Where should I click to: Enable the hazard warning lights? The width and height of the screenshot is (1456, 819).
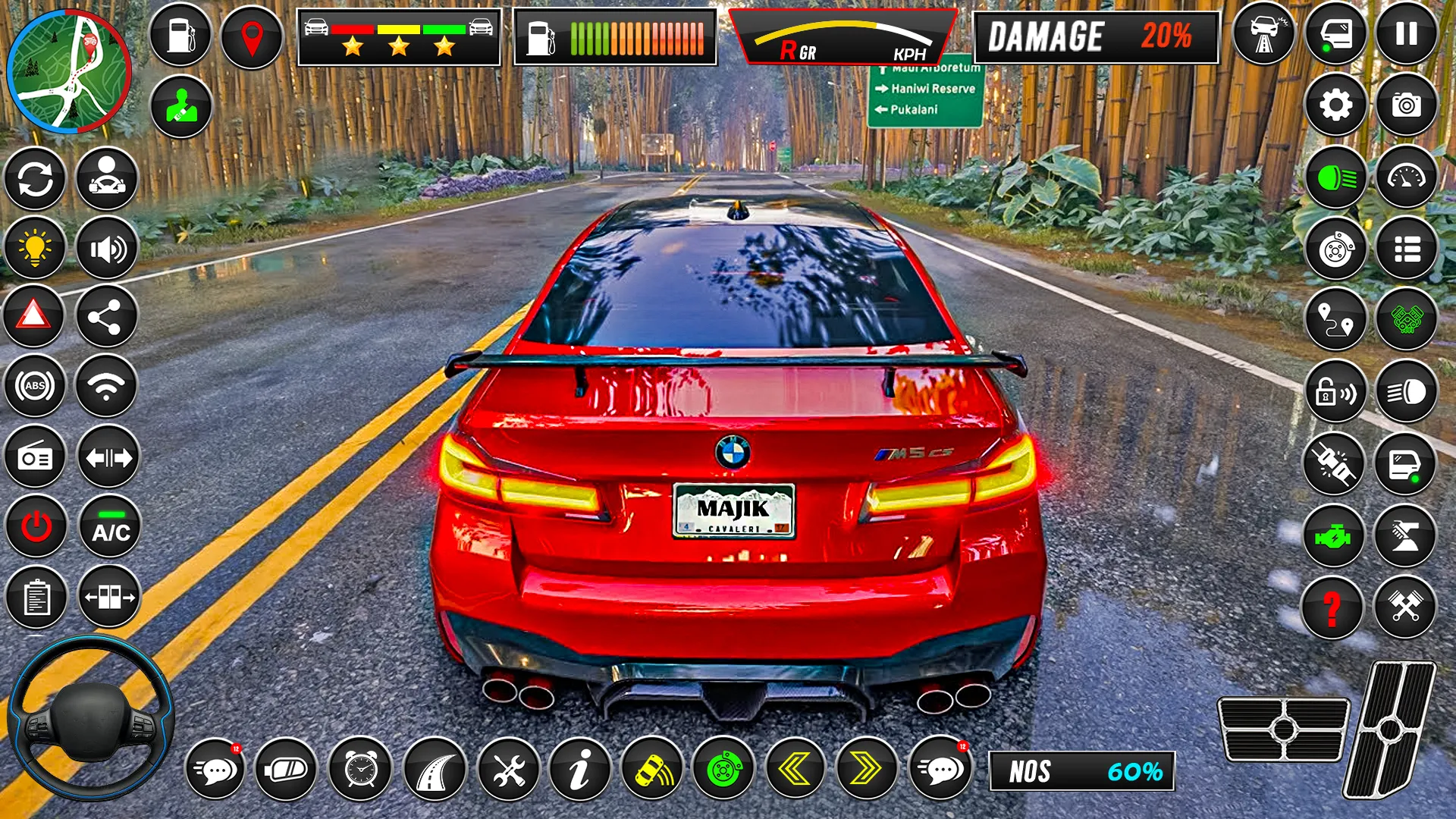tap(34, 318)
